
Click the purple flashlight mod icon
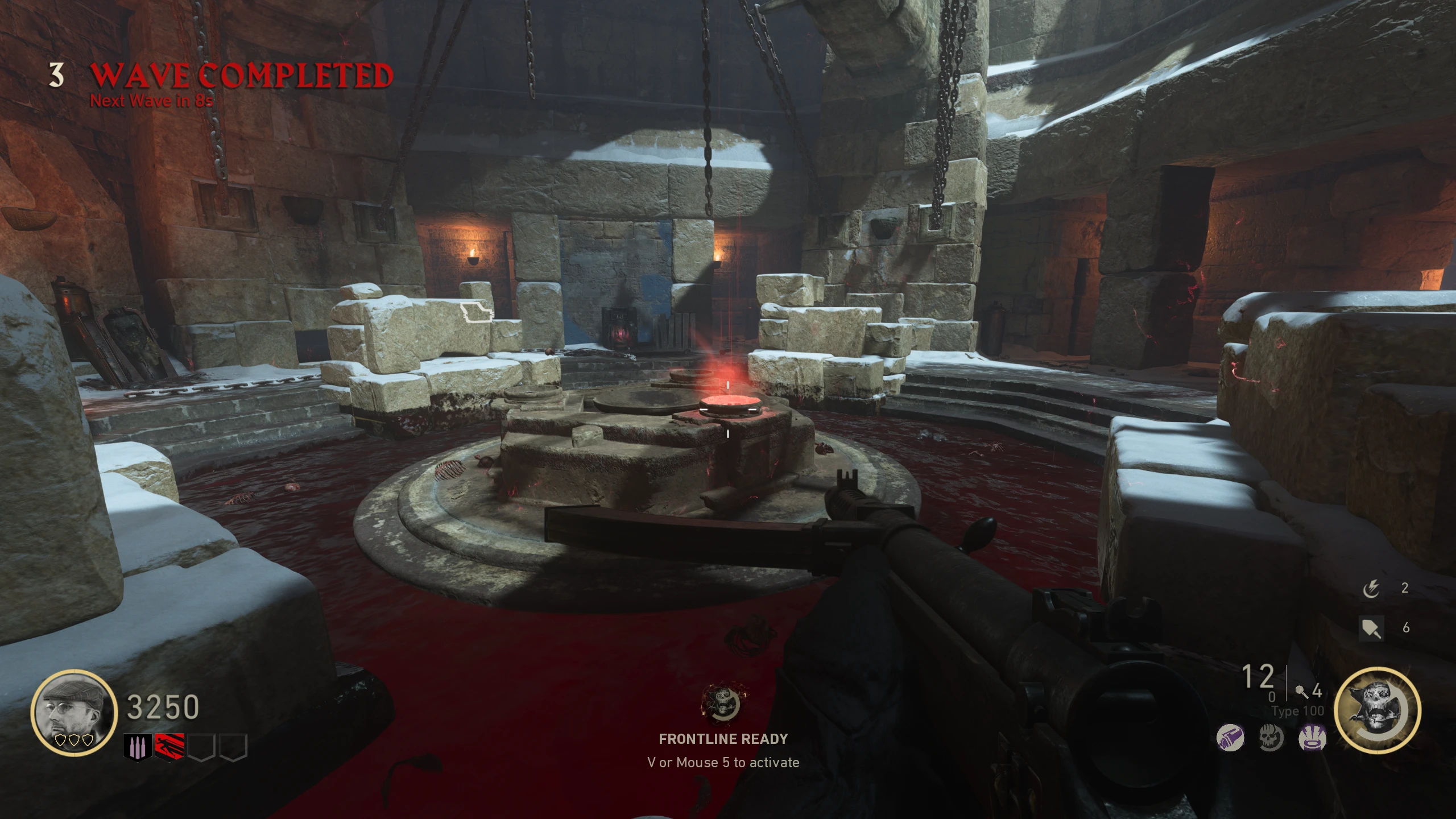[1230, 738]
